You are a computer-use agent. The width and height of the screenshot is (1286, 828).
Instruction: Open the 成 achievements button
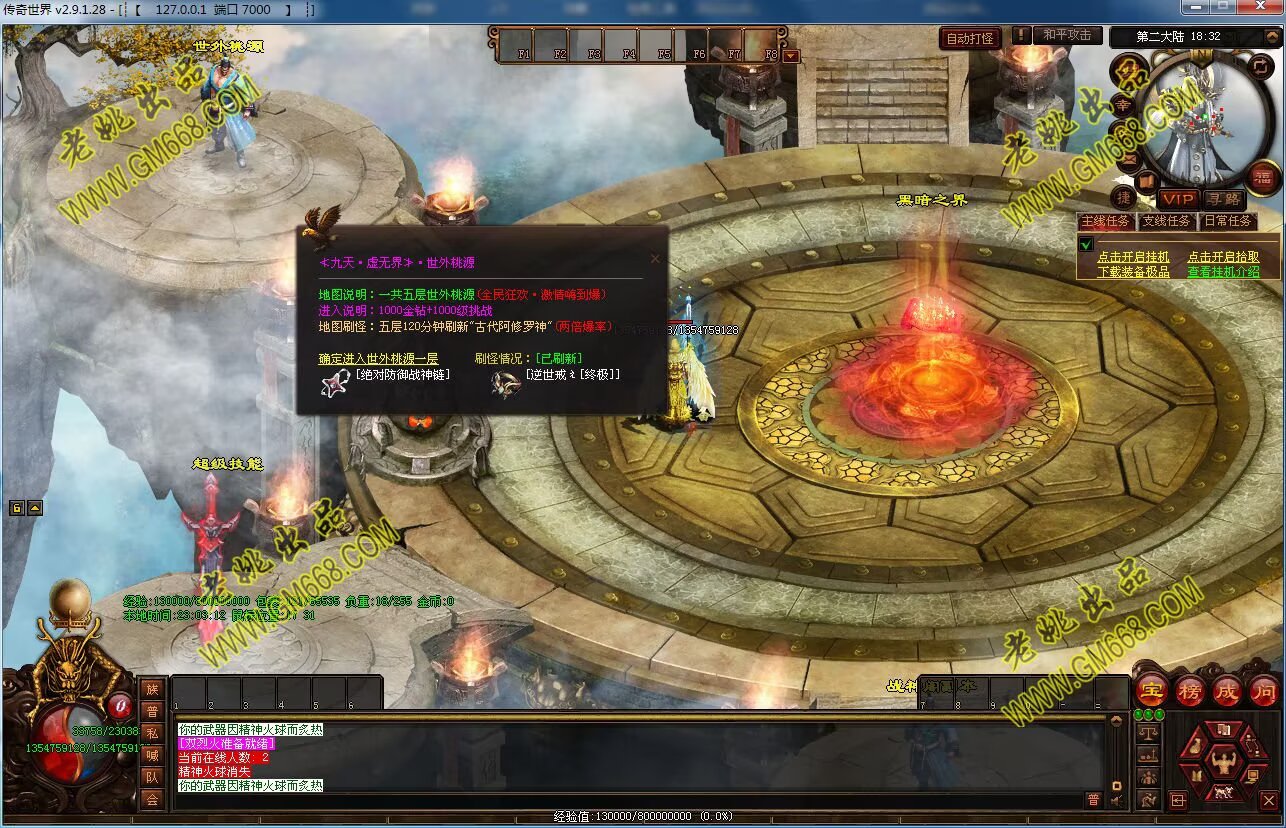click(x=1227, y=690)
